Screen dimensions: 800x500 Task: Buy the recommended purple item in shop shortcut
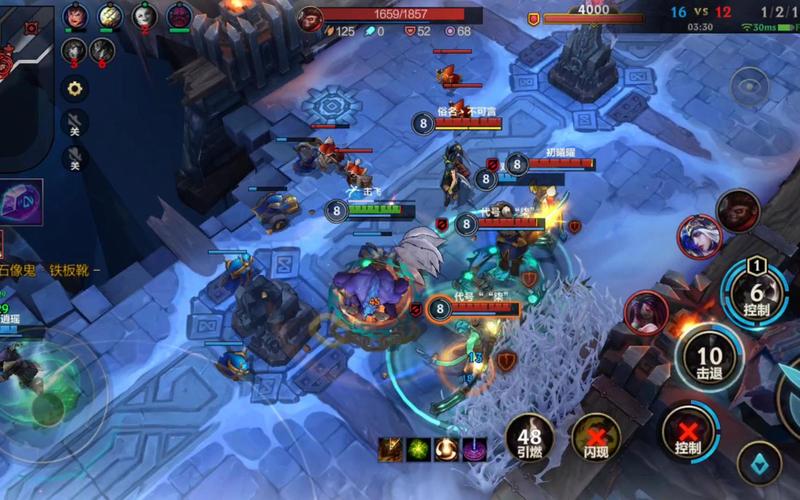21,202
